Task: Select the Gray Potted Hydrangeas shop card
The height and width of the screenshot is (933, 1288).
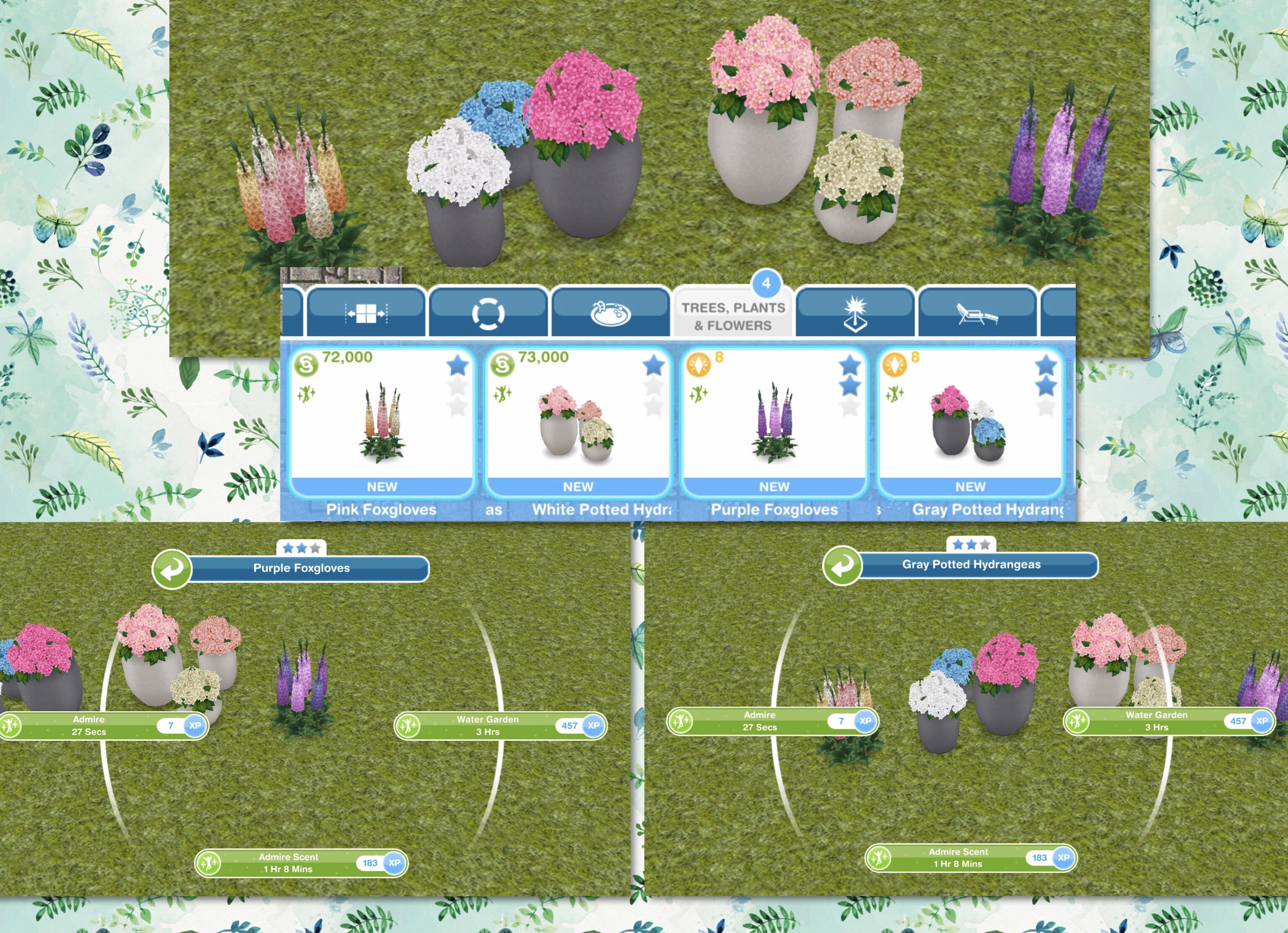Action: coord(970,422)
